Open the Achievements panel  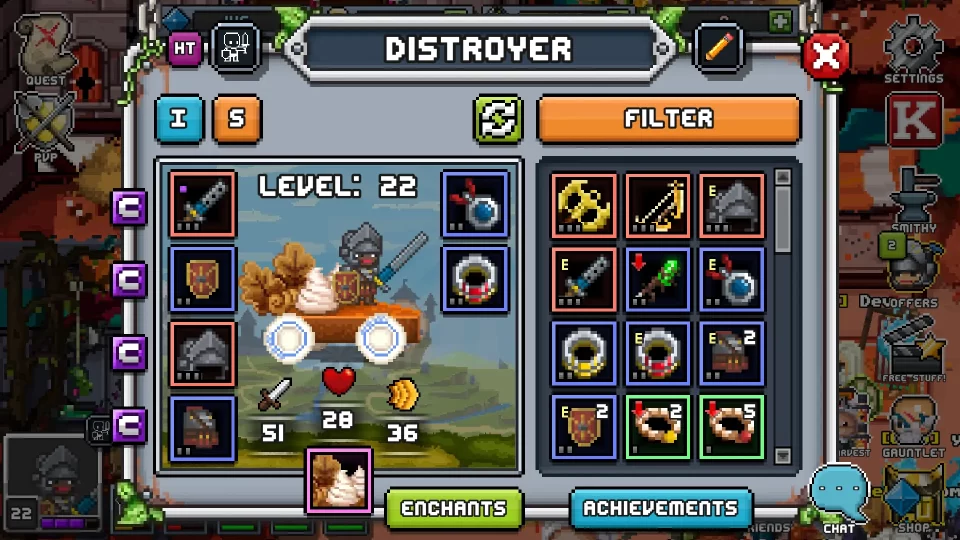pos(661,508)
